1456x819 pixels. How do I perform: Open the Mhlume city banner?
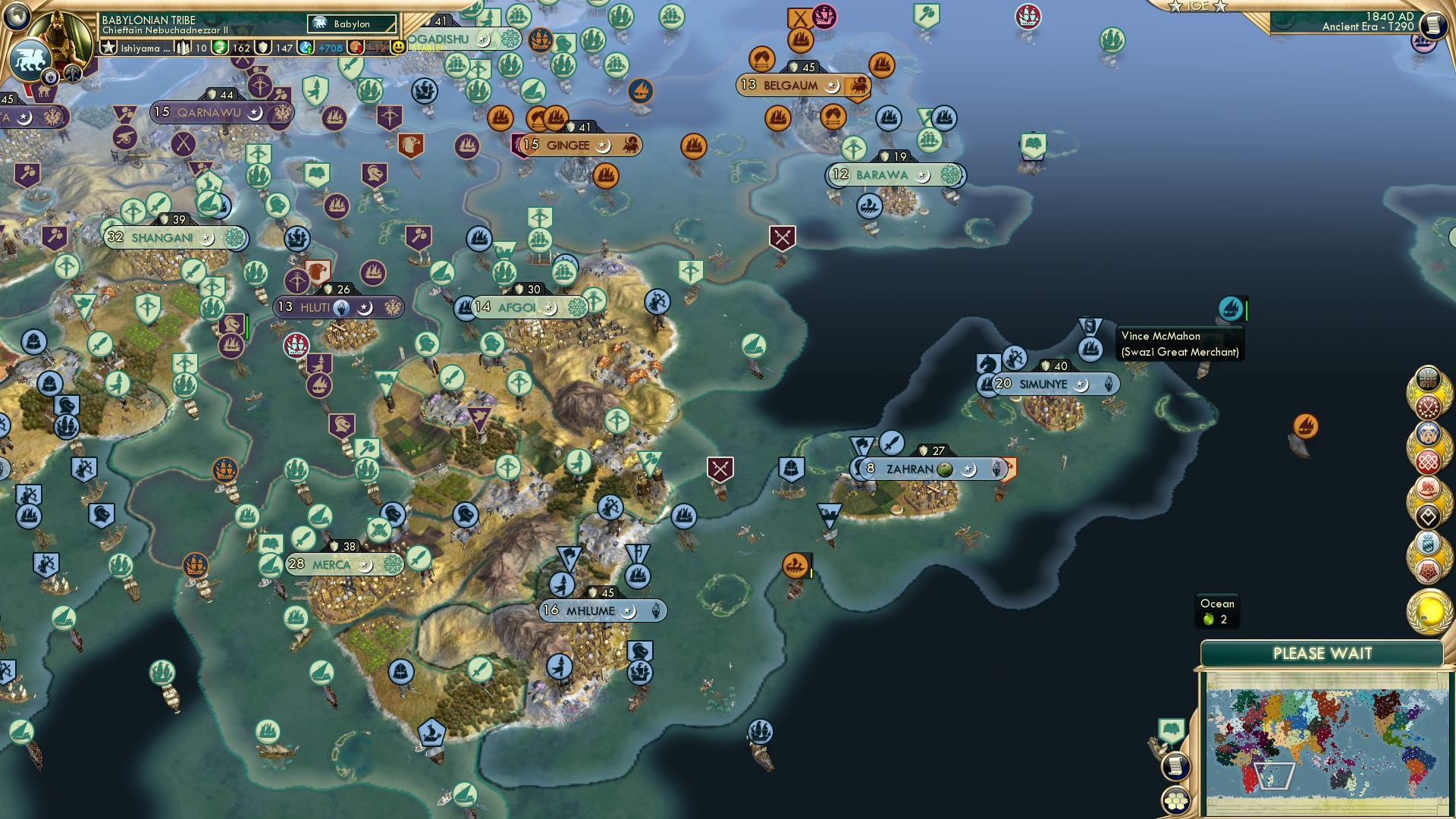(x=591, y=611)
